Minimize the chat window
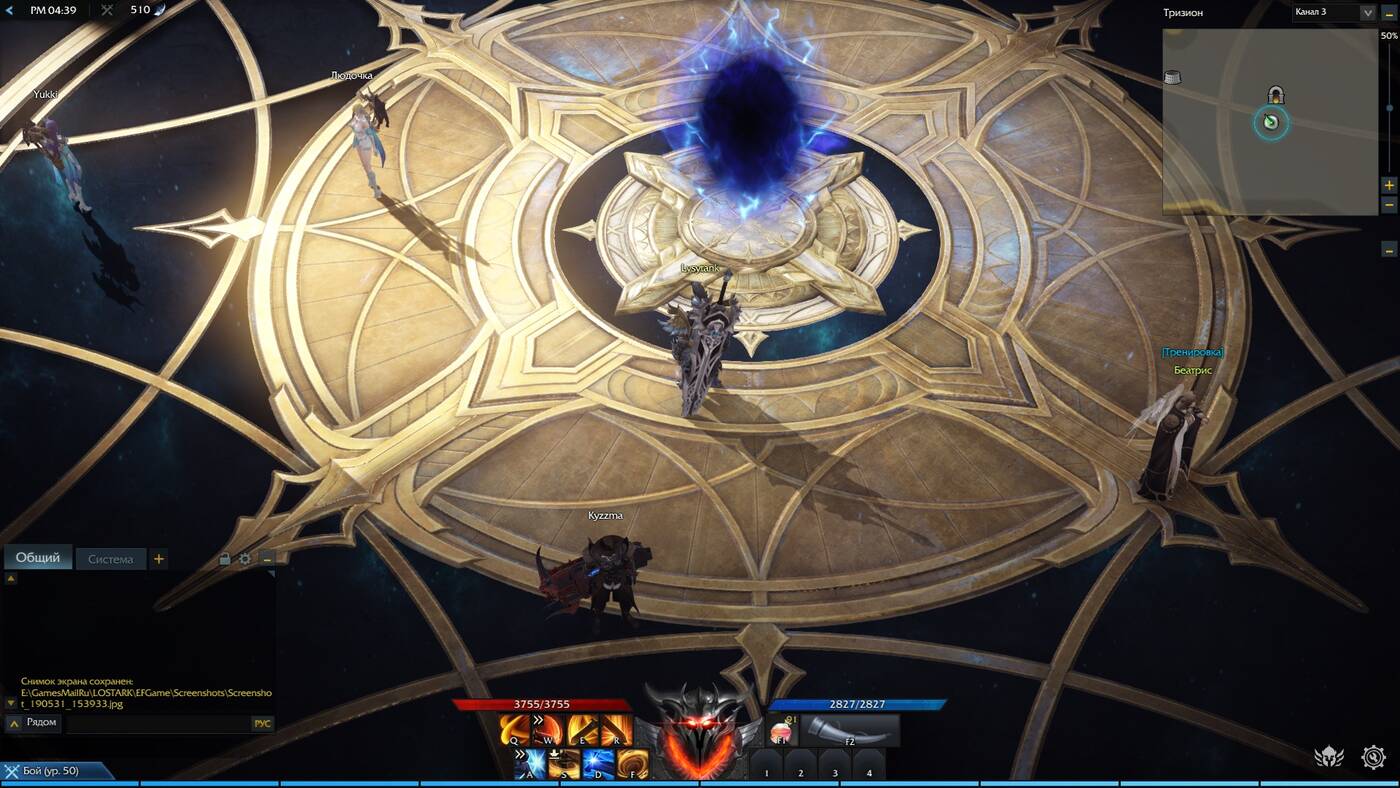Screen dimensions: 1400x788 267,559
